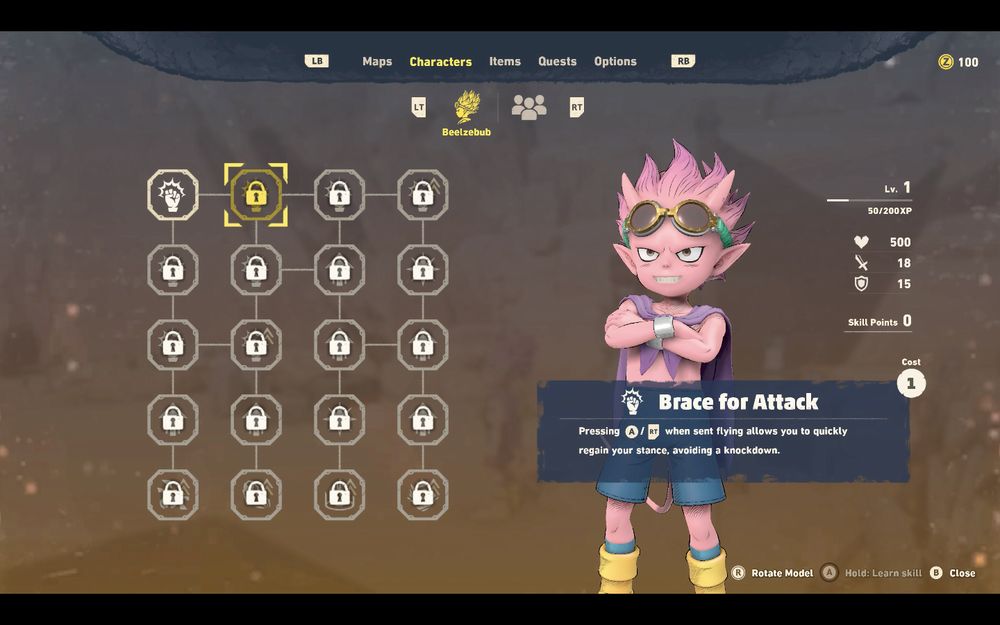Choose the party members group icon
Screen dimensions: 1000x625
529,107
